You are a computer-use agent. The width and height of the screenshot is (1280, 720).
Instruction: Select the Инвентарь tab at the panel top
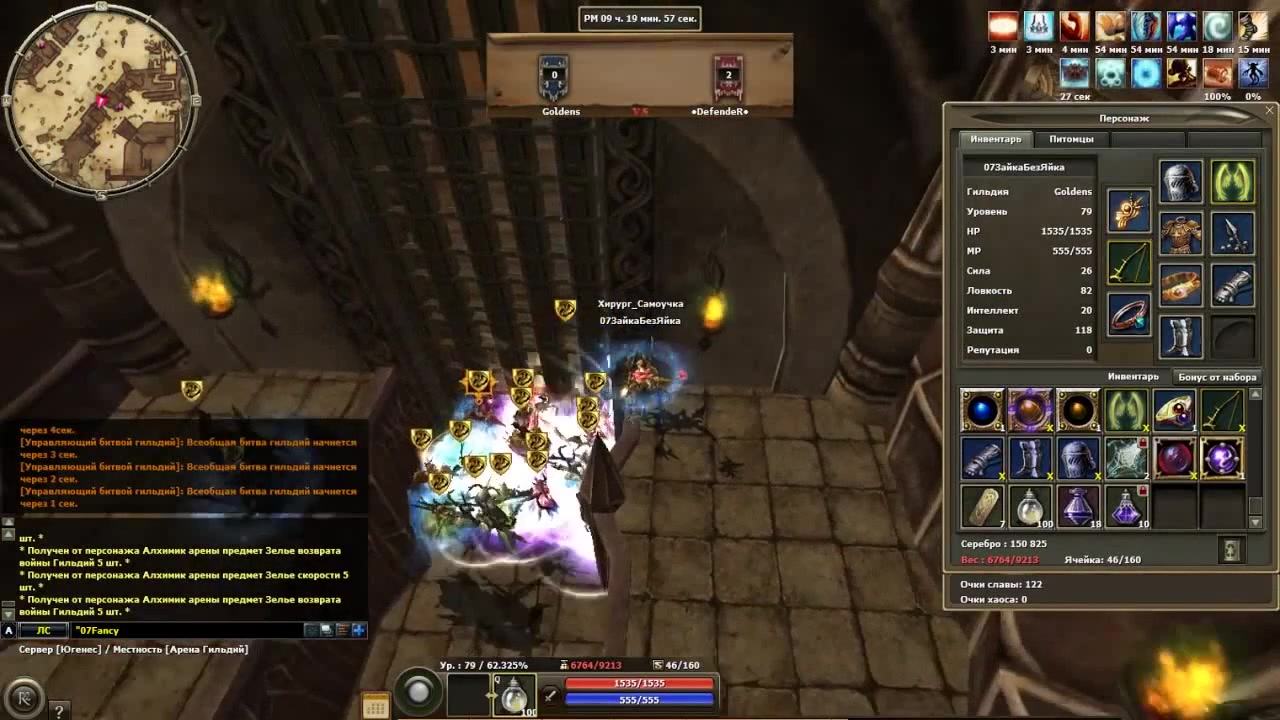[995, 139]
